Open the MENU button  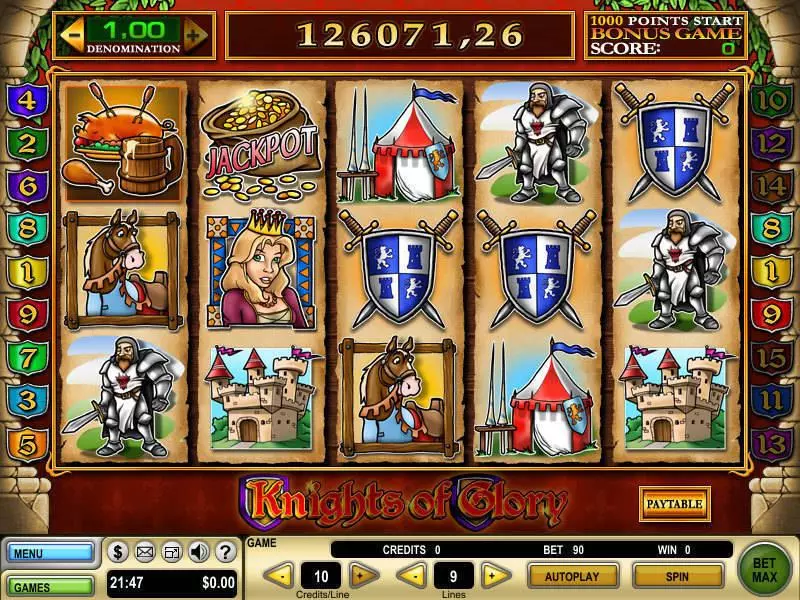[x=50, y=552]
